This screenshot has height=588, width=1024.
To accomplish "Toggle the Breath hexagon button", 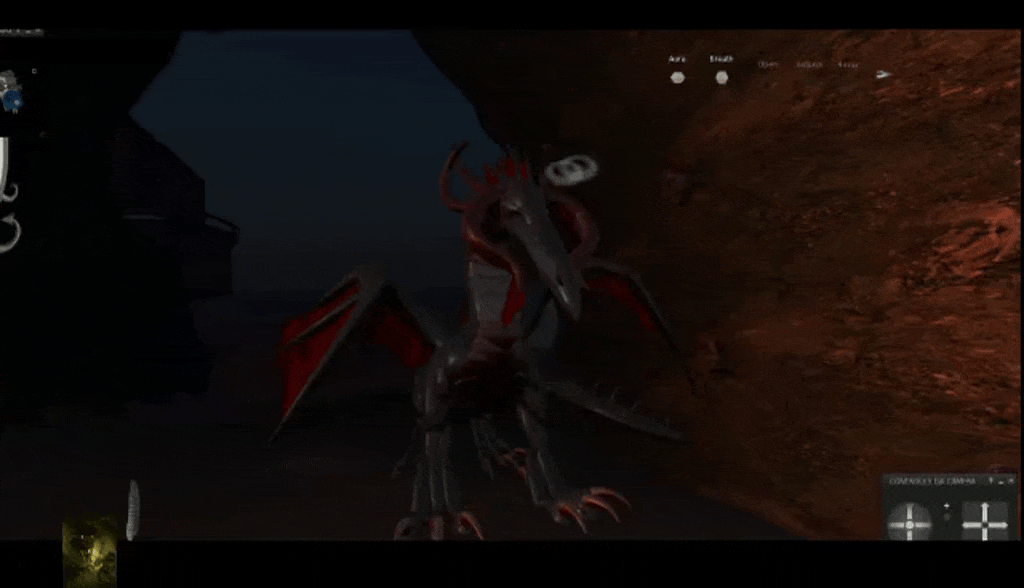I will [x=721, y=77].
